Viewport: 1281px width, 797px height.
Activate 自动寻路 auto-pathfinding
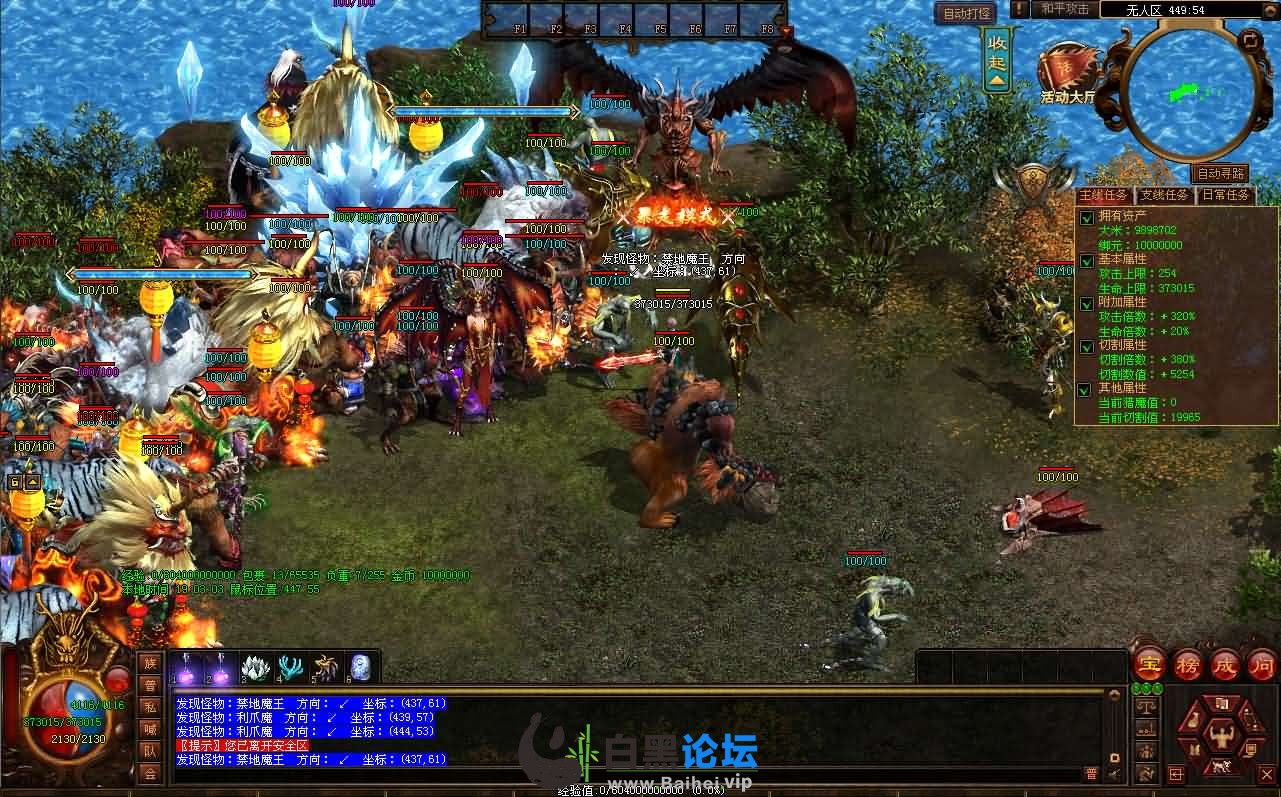coord(1221,174)
